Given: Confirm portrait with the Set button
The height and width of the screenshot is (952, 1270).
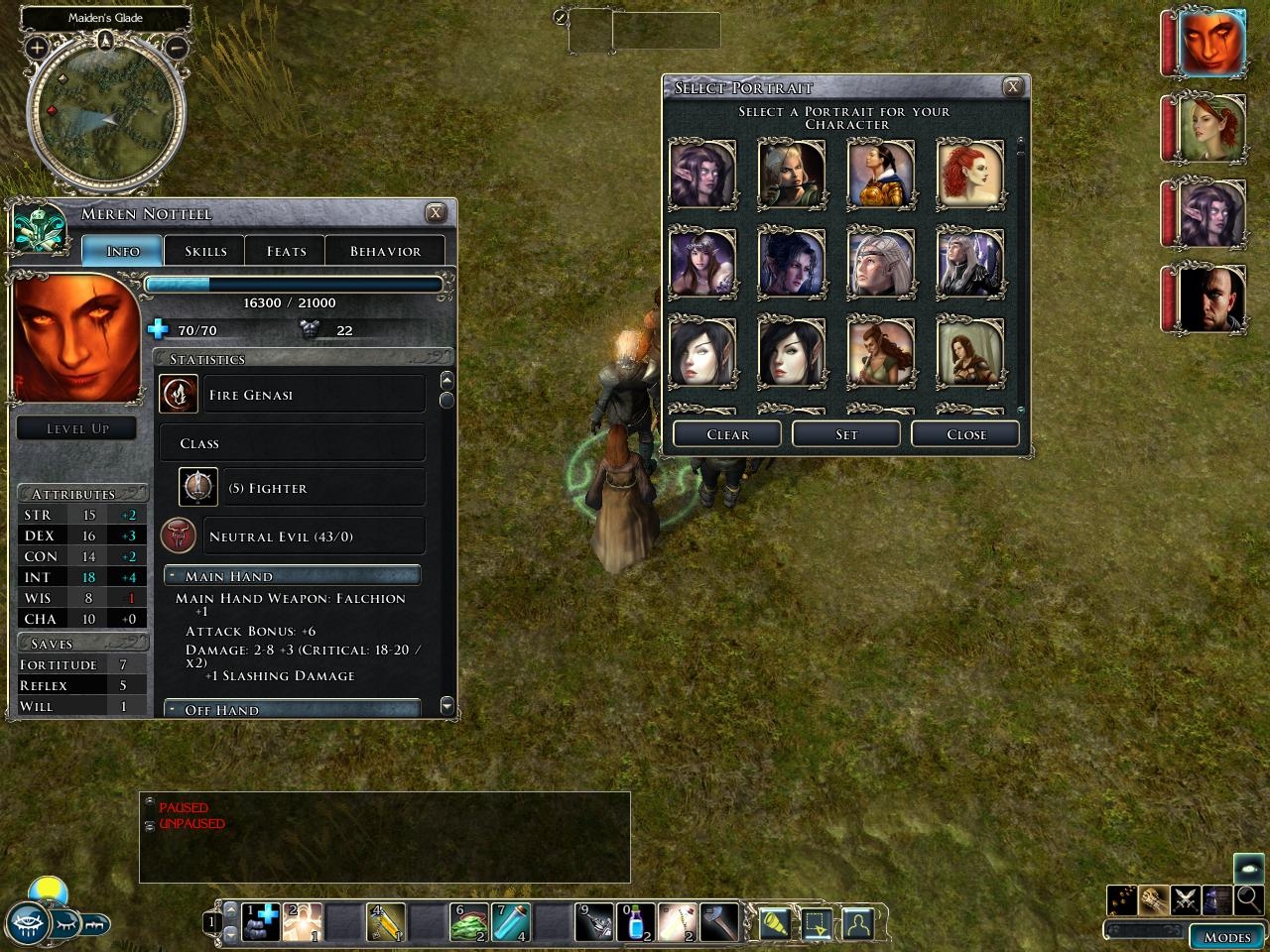Looking at the screenshot, I should (x=846, y=434).
